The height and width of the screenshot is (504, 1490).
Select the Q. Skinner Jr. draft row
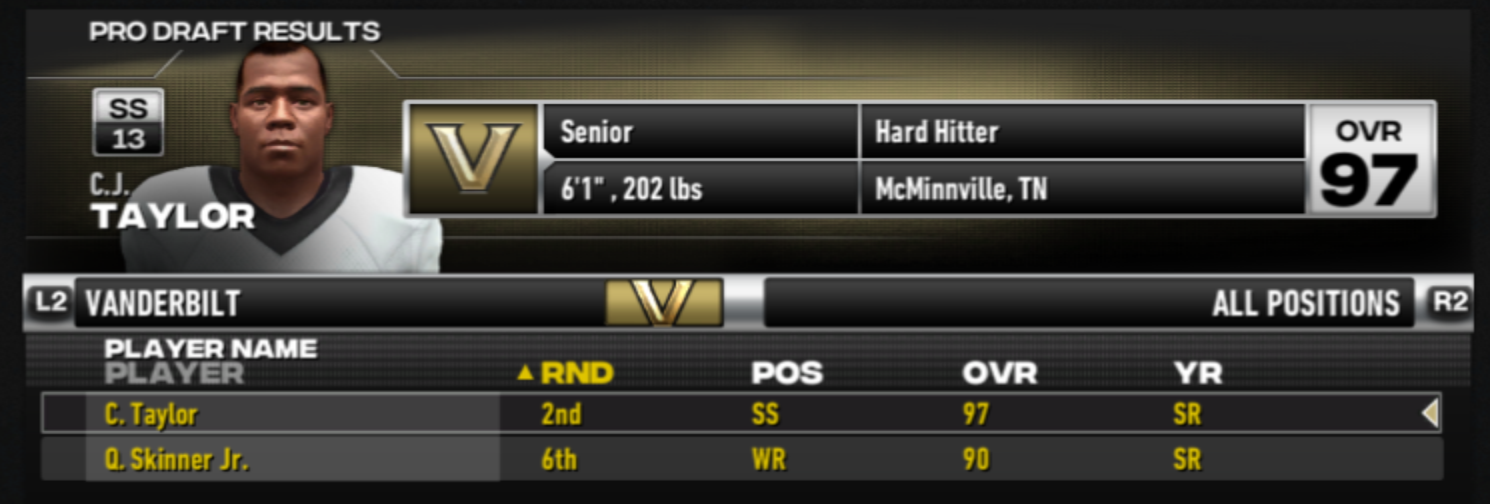[x=740, y=460]
